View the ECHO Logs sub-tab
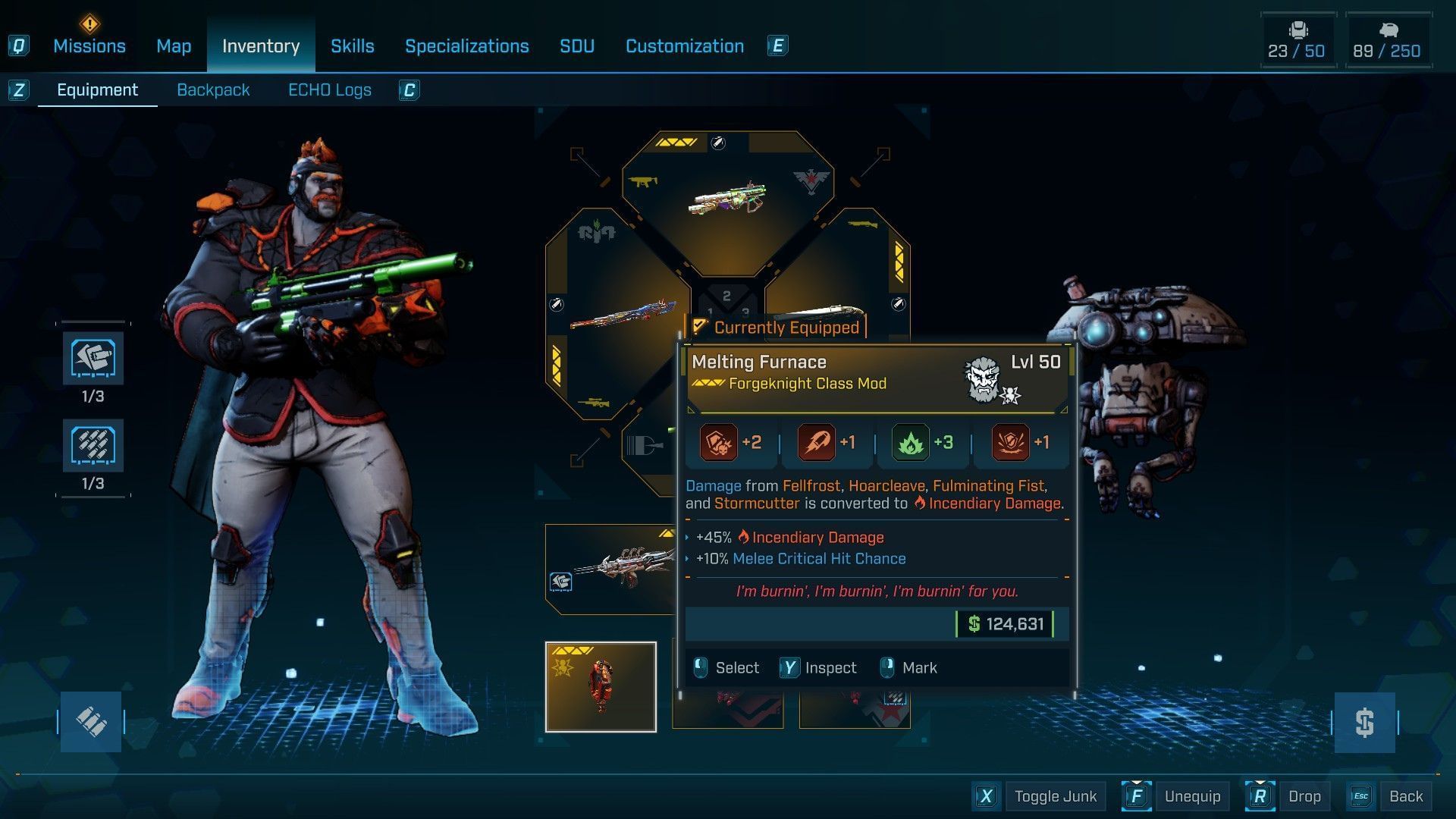1456x819 pixels. (x=329, y=90)
